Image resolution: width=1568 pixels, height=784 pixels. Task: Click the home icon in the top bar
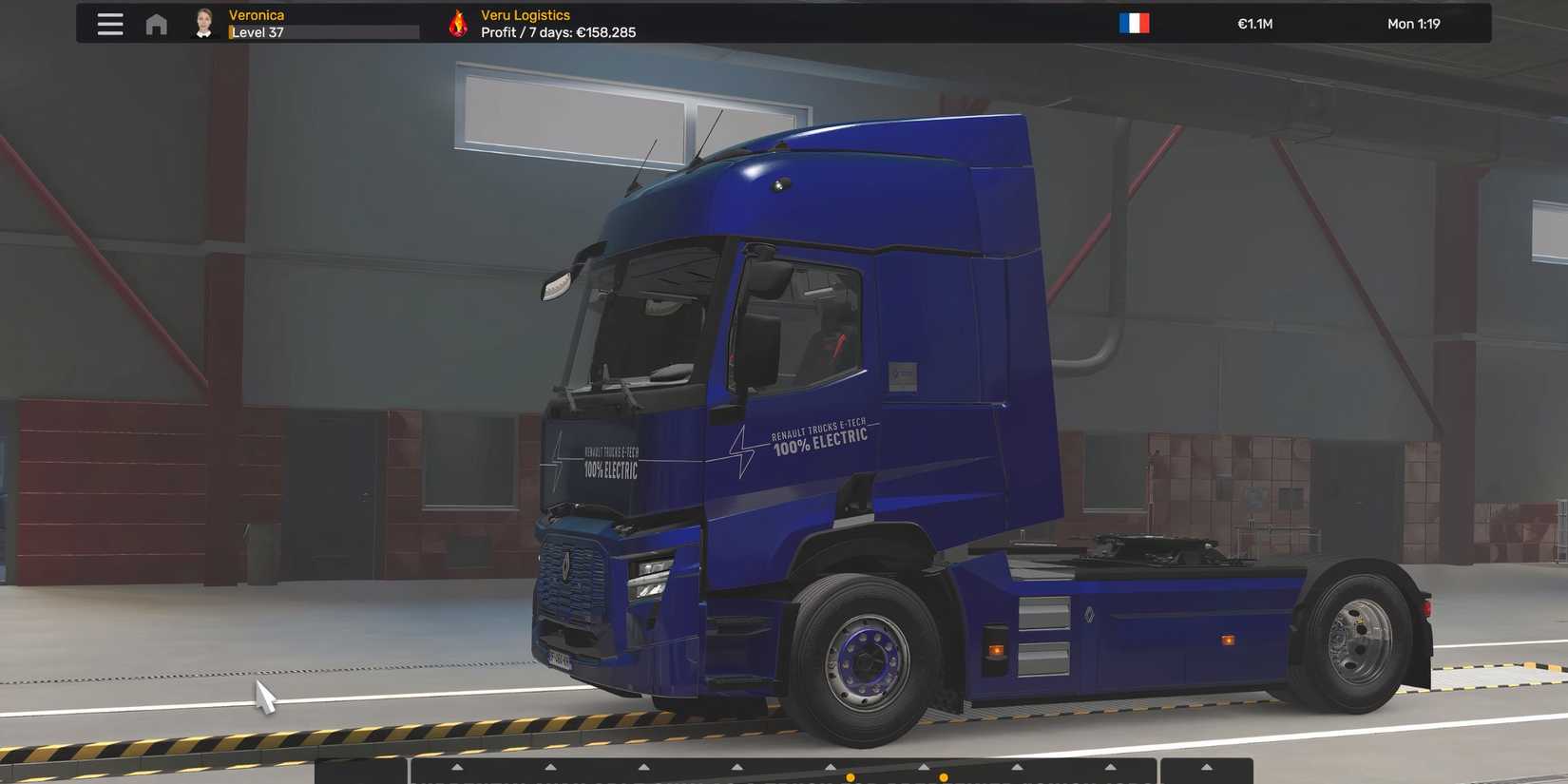(155, 24)
